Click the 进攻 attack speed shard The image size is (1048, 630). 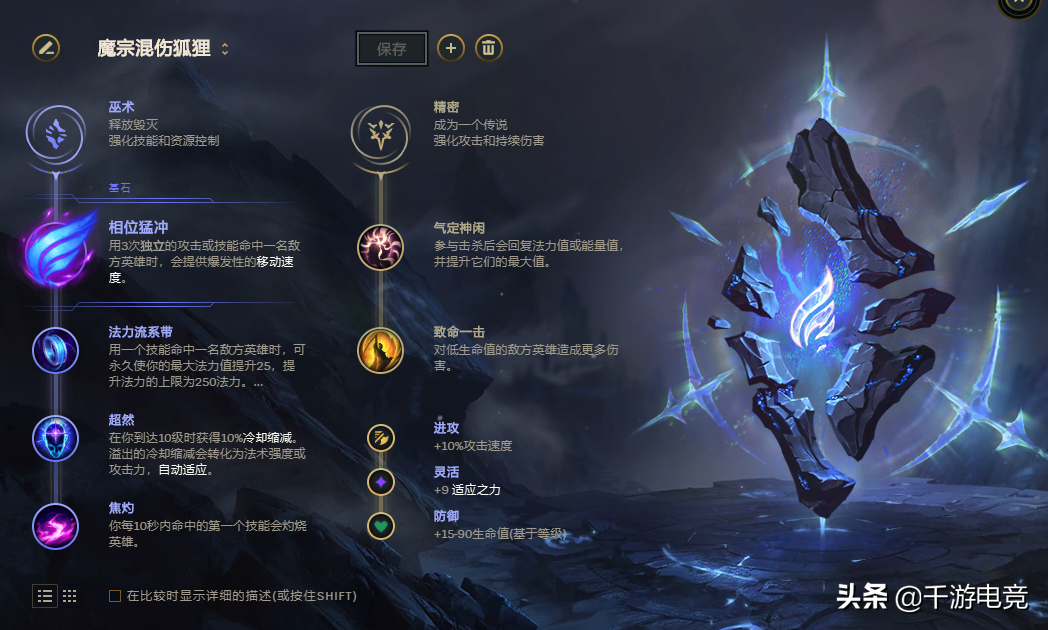[380, 437]
